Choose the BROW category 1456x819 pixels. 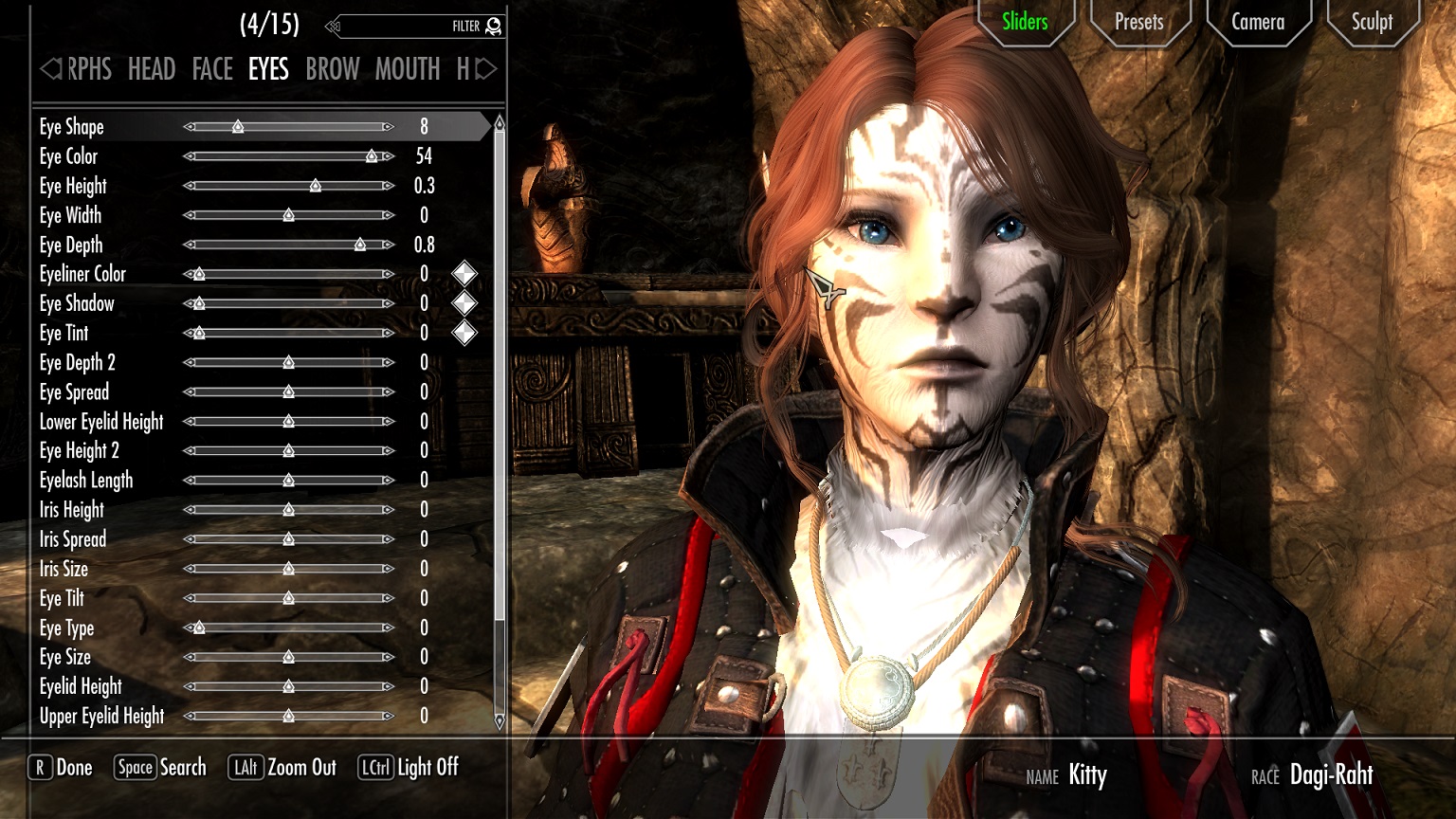click(x=332, y=69)
